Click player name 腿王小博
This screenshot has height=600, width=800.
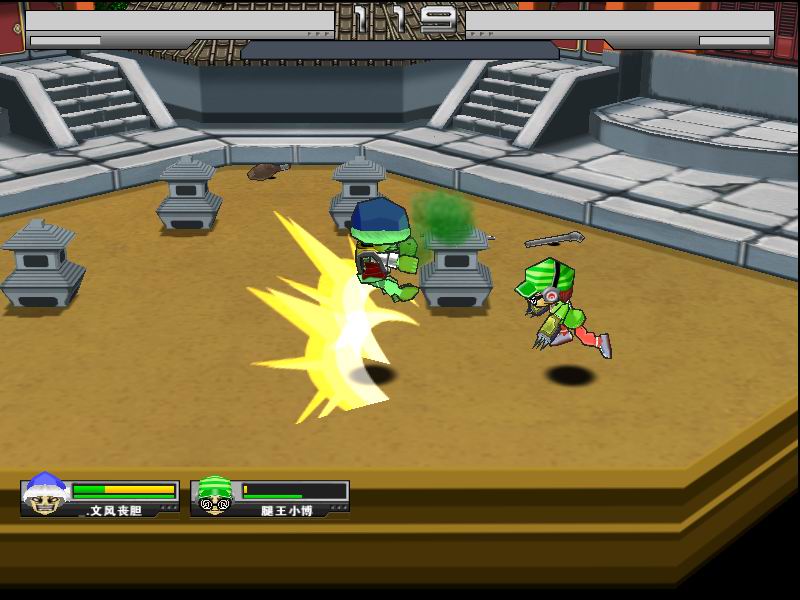(286, 510)
